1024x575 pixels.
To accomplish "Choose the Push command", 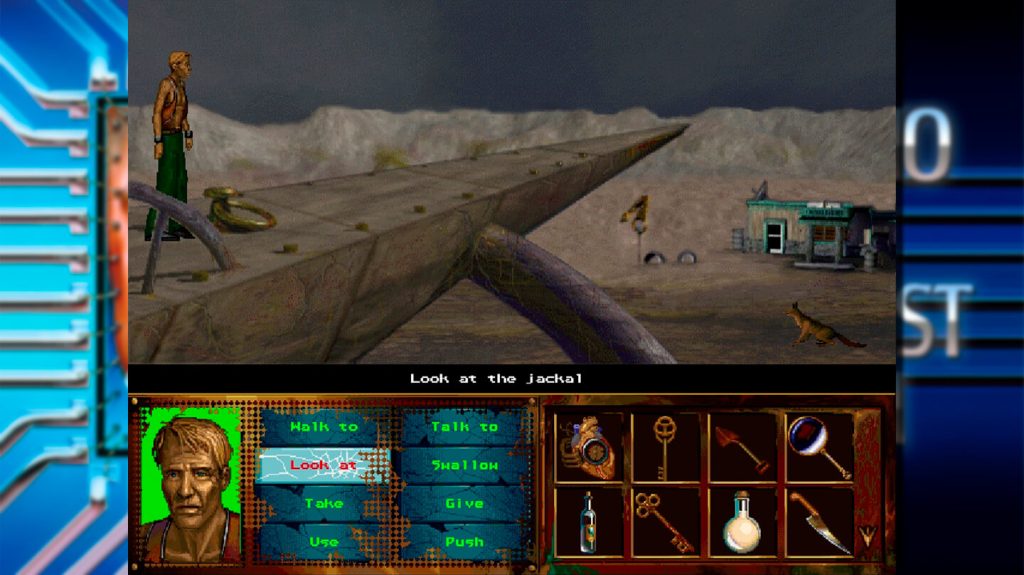I will [464, 541].
